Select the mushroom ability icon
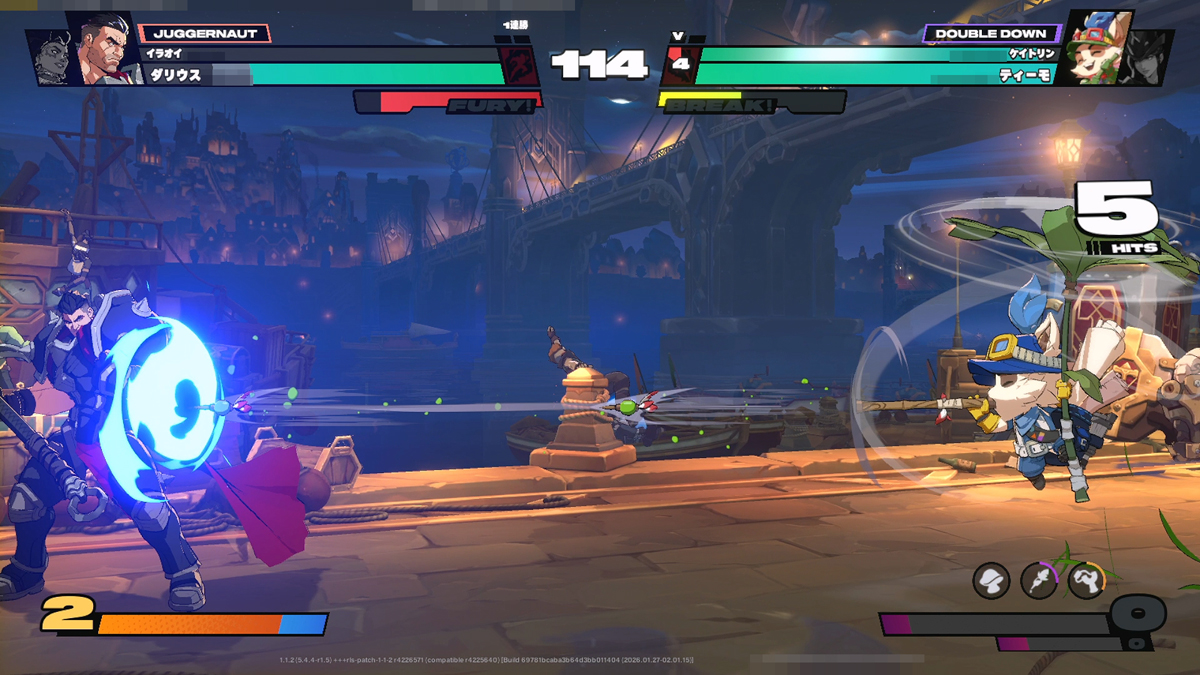 [991, 580]
